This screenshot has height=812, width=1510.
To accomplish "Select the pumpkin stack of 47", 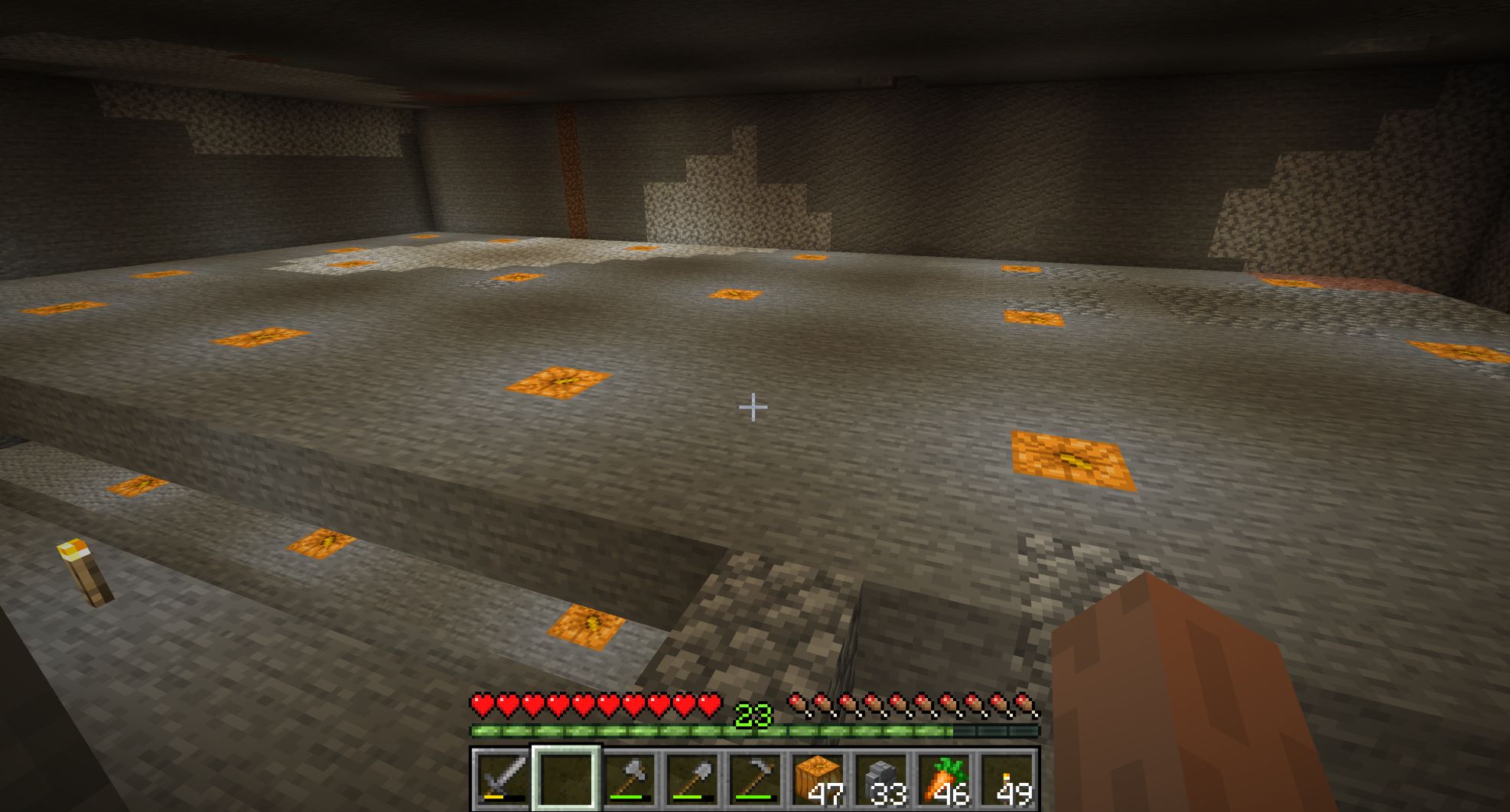I will (x=818, y=778).
